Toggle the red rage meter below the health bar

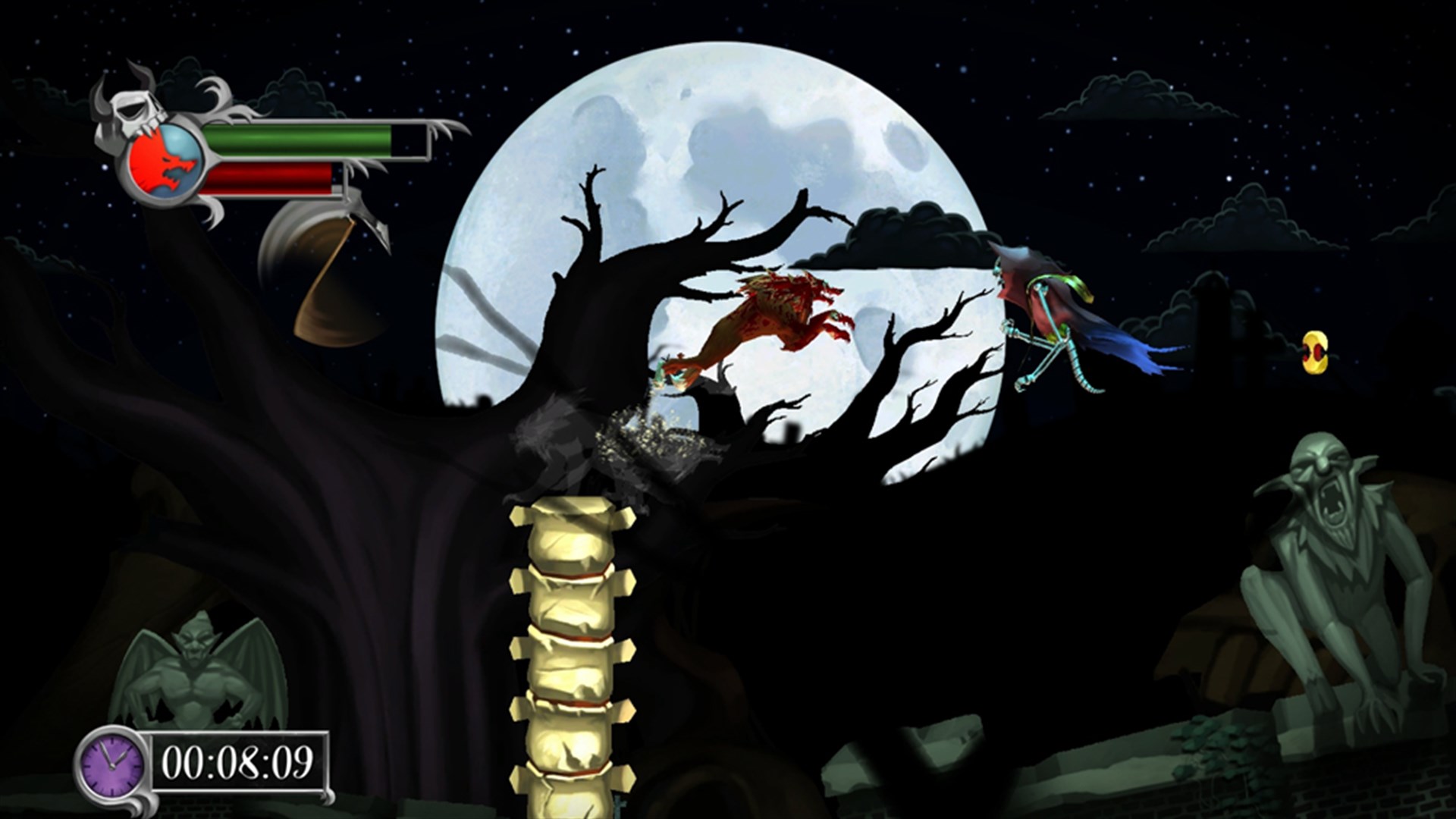(269, 180)
